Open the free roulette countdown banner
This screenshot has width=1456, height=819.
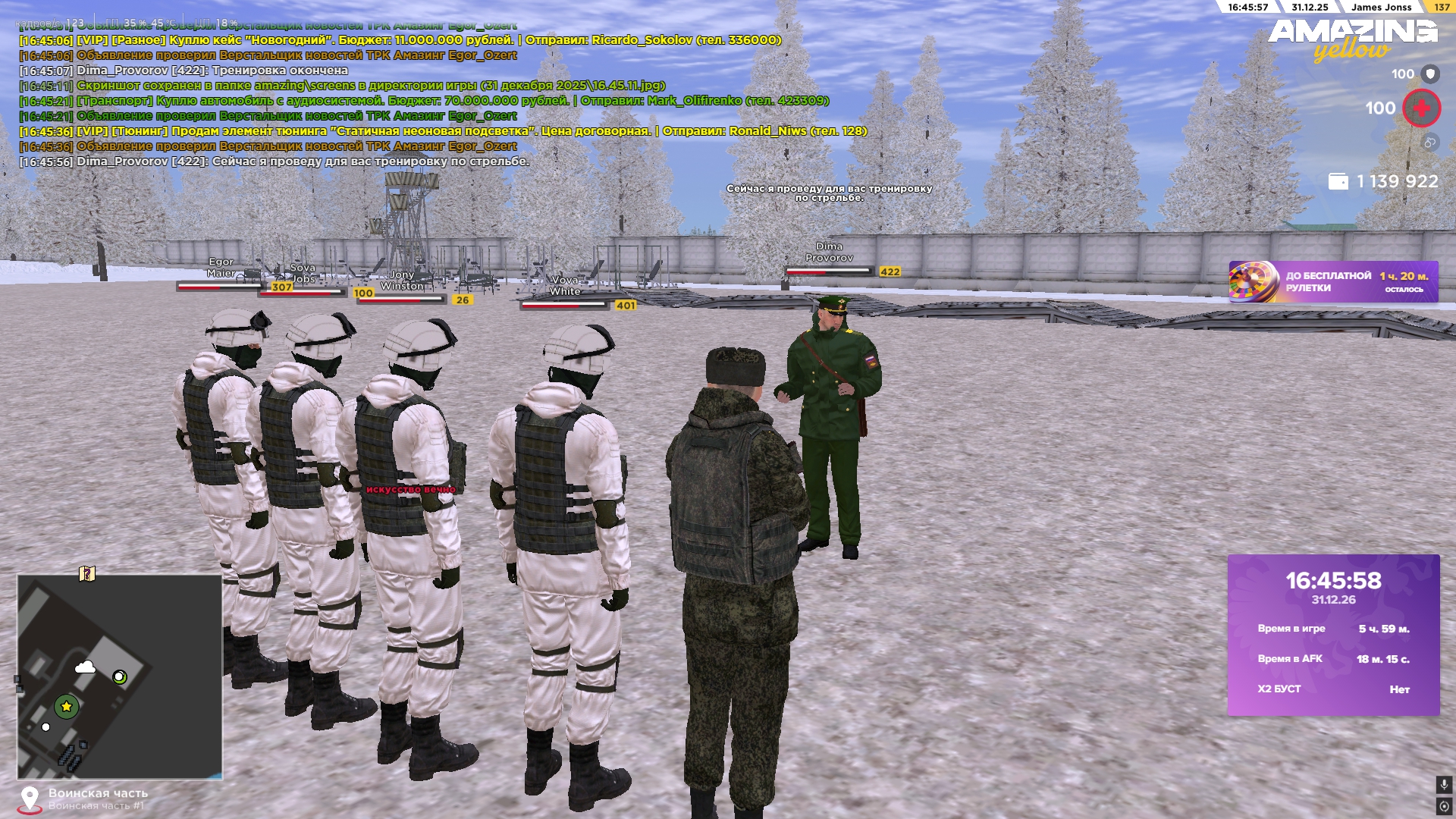click(1333, 282)
